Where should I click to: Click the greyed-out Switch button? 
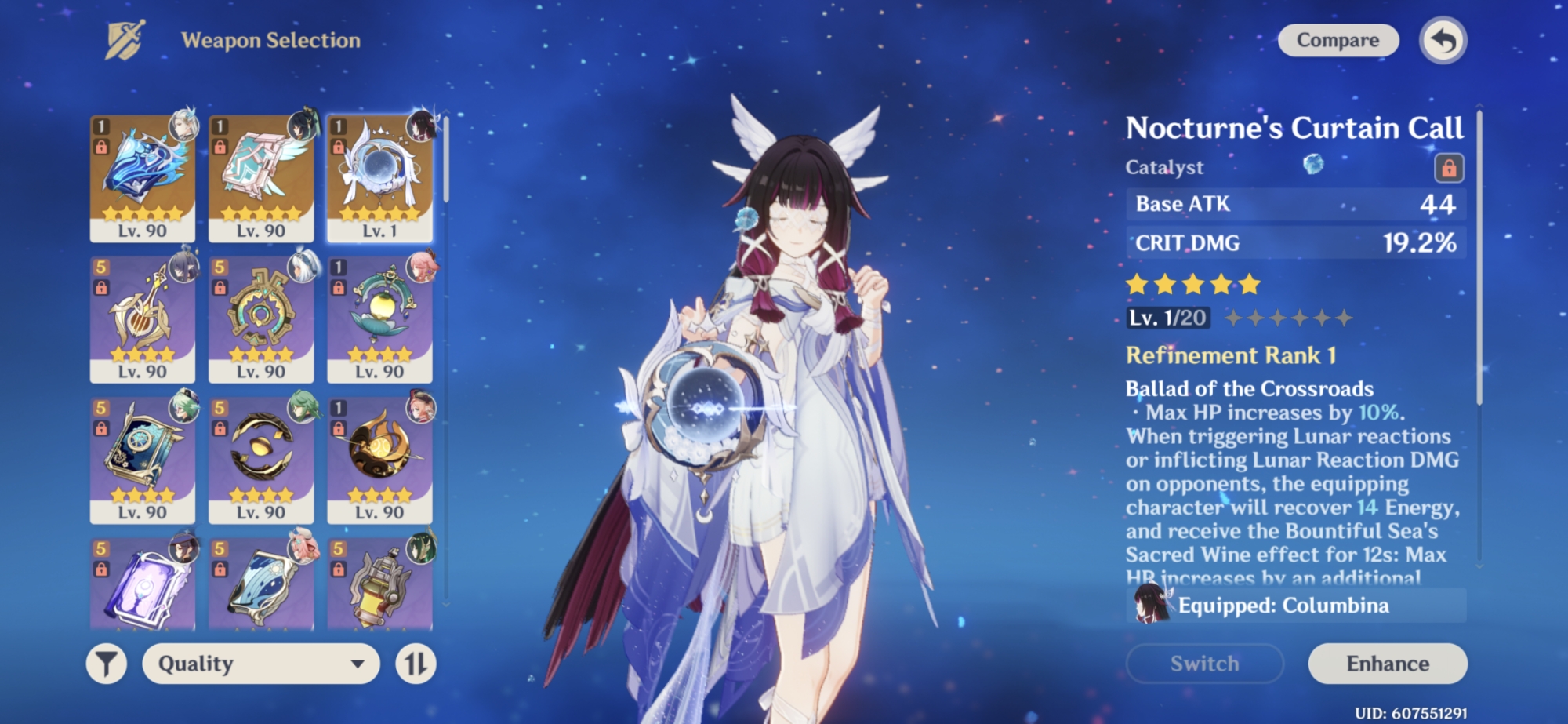[1204, 664]
